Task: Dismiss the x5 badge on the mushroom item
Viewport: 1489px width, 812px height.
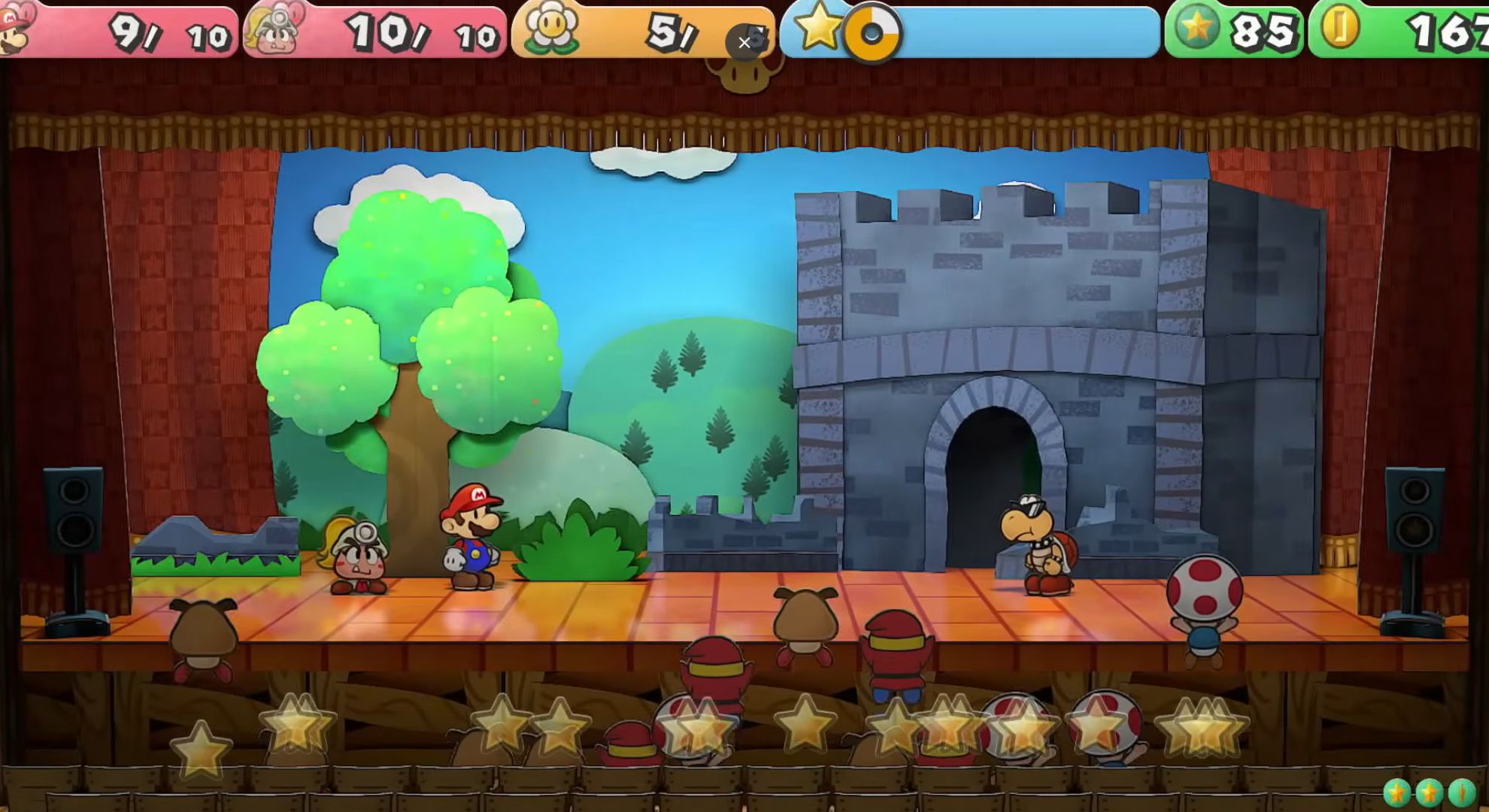Action: [x=745, y=43]
